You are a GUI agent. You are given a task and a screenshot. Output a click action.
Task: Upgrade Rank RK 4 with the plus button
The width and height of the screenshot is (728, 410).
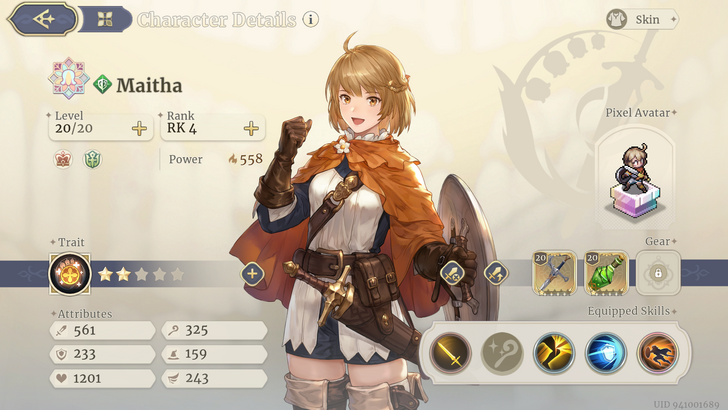(x=251, y=128)
